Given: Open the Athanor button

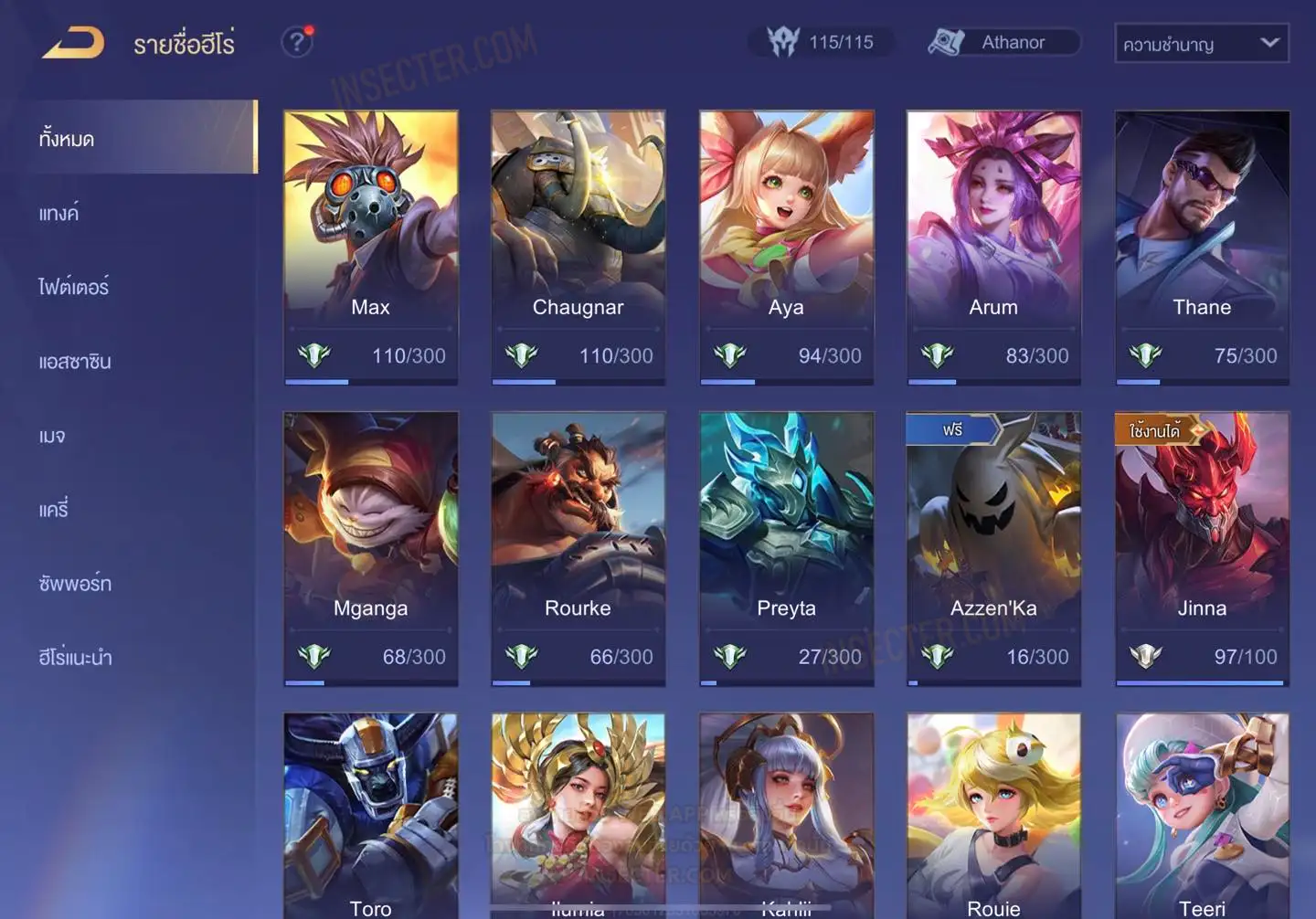Looking at the screenshot, I should 1003,43.
